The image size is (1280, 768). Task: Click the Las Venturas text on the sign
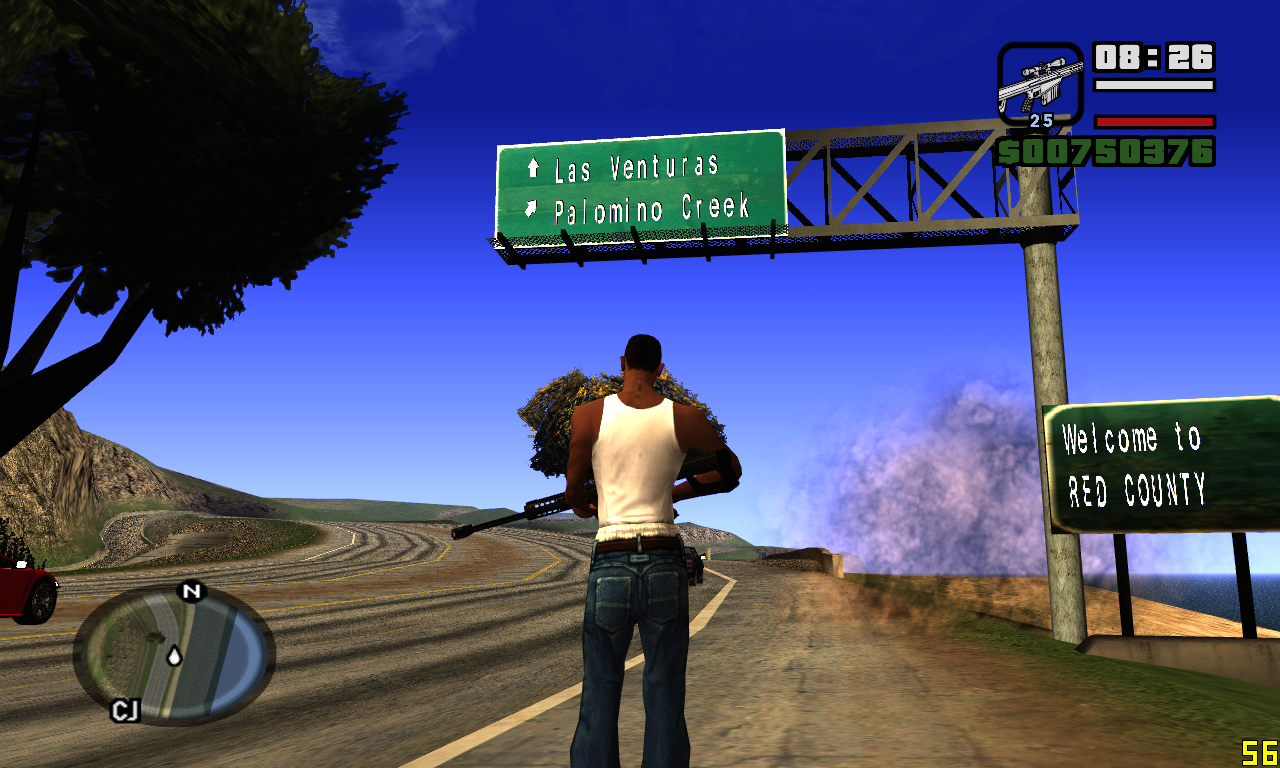[x=640, y=168]
